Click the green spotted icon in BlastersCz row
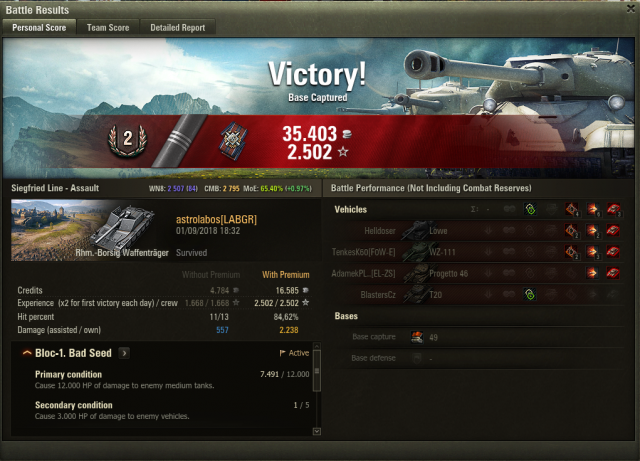Viewport: 640px width, 461px height. coord(529,294)
